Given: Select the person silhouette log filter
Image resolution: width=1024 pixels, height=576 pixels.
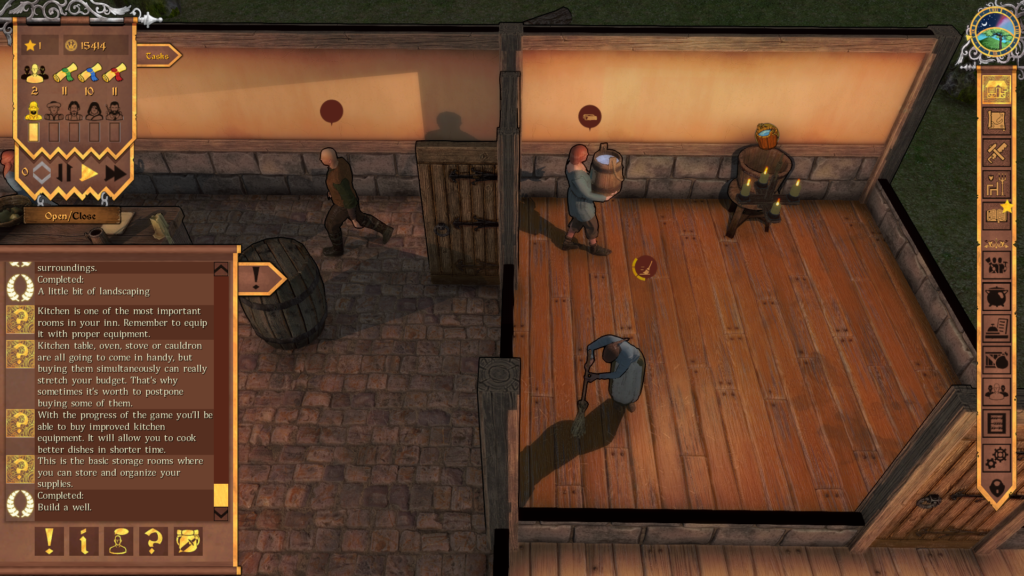Looking at the screenshot, I should [x=118, y=541].
